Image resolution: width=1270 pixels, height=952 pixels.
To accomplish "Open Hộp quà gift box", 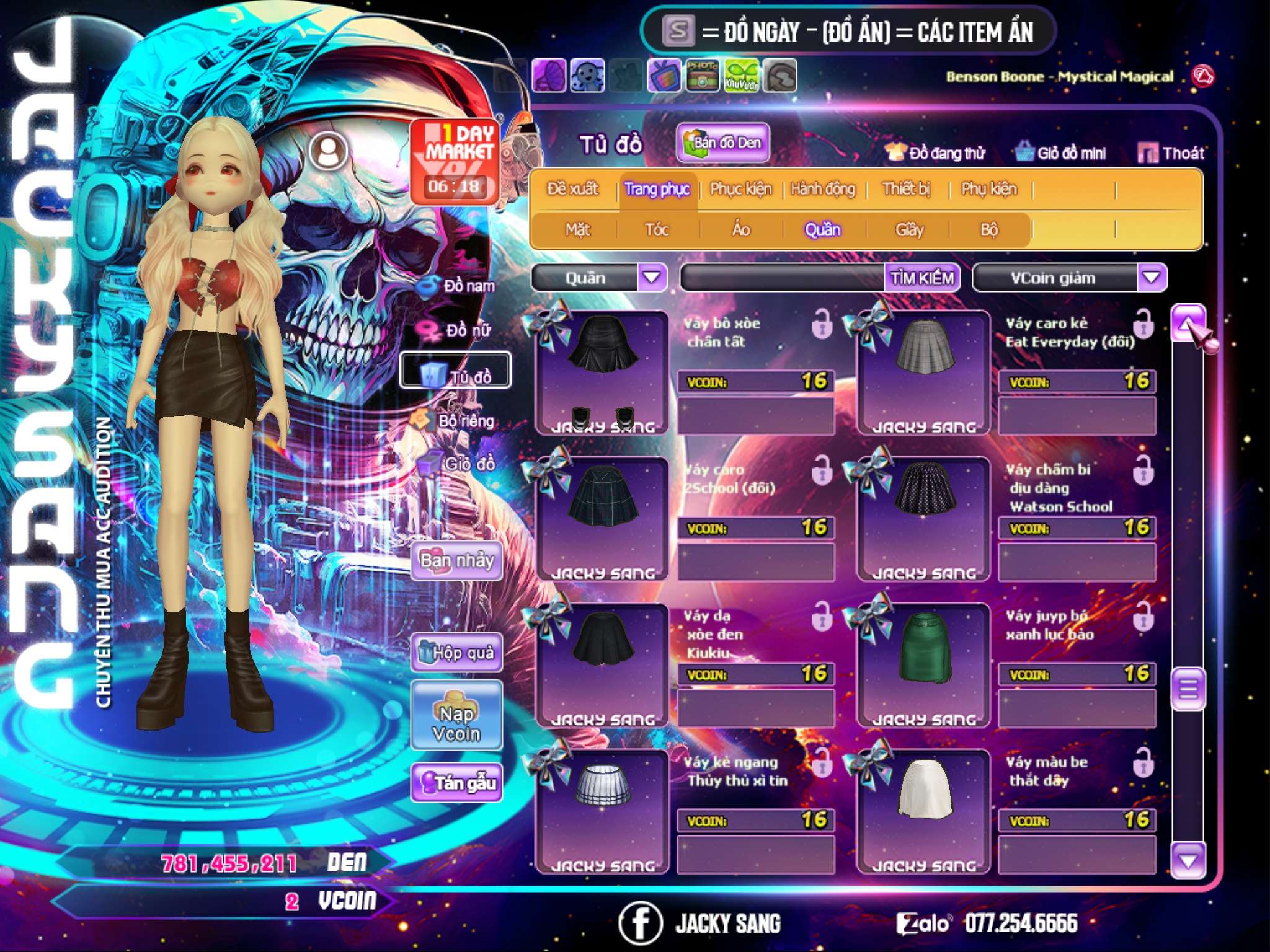I will pyautogui.click(x=457, y=652).
